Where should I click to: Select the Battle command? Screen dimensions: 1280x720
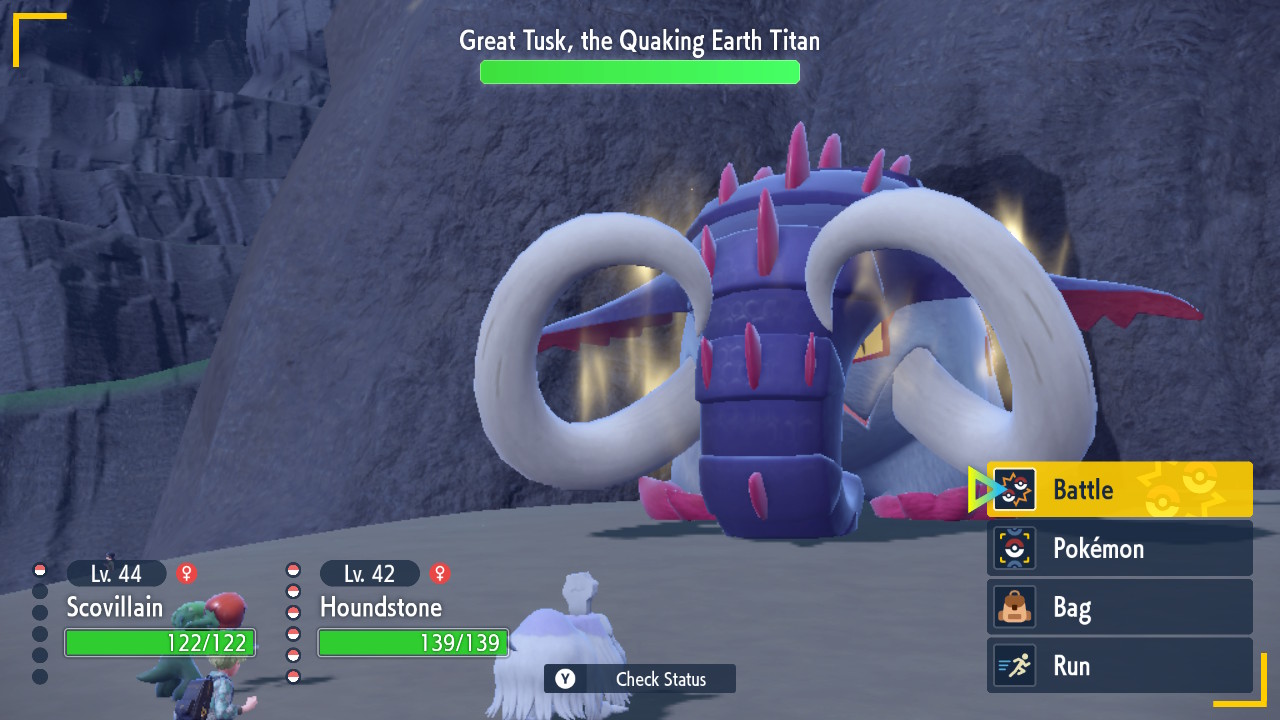click(x=1119, y=489)
